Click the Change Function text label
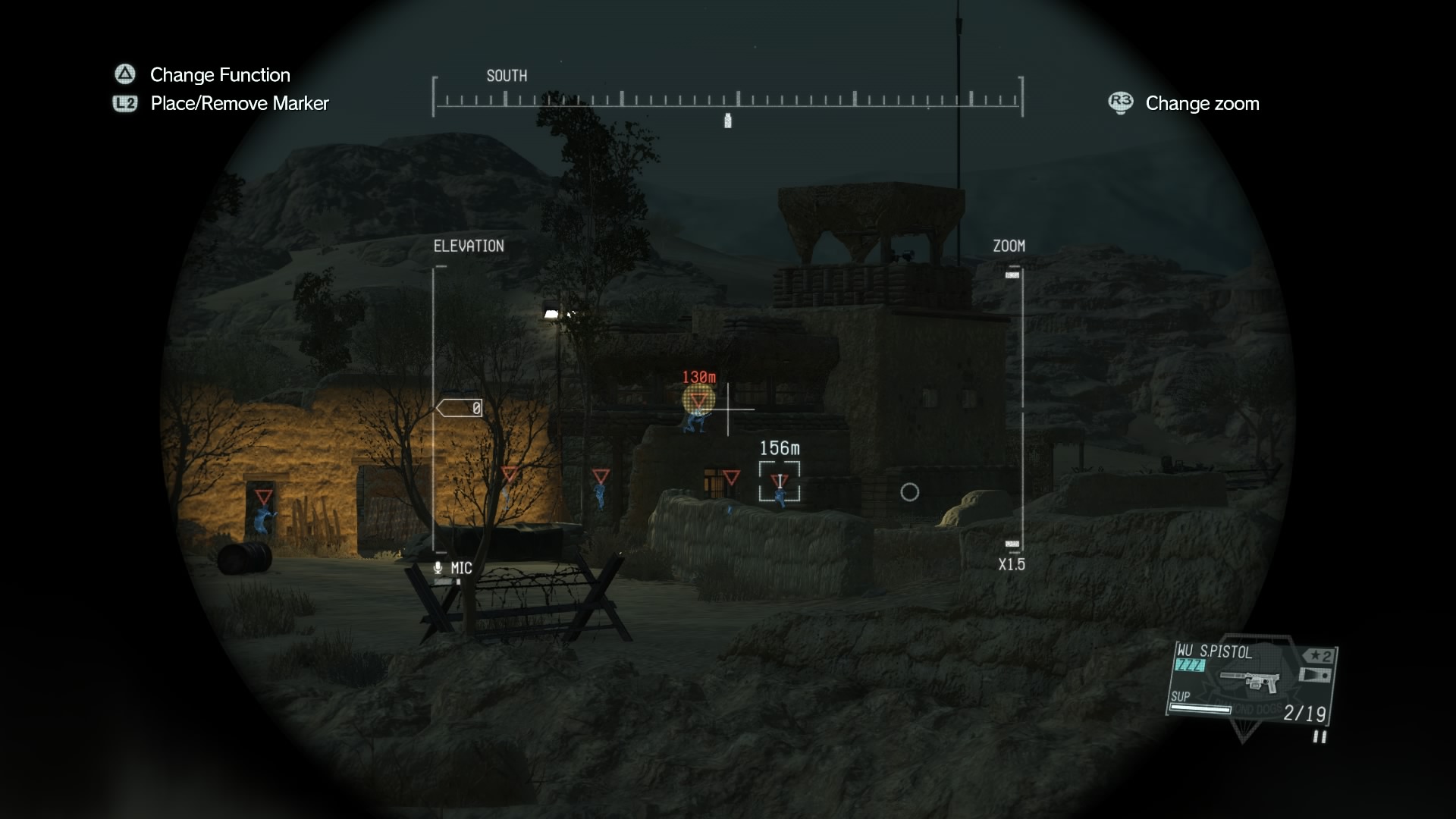Screen dimensions: 1456x819 pos(220,74)
